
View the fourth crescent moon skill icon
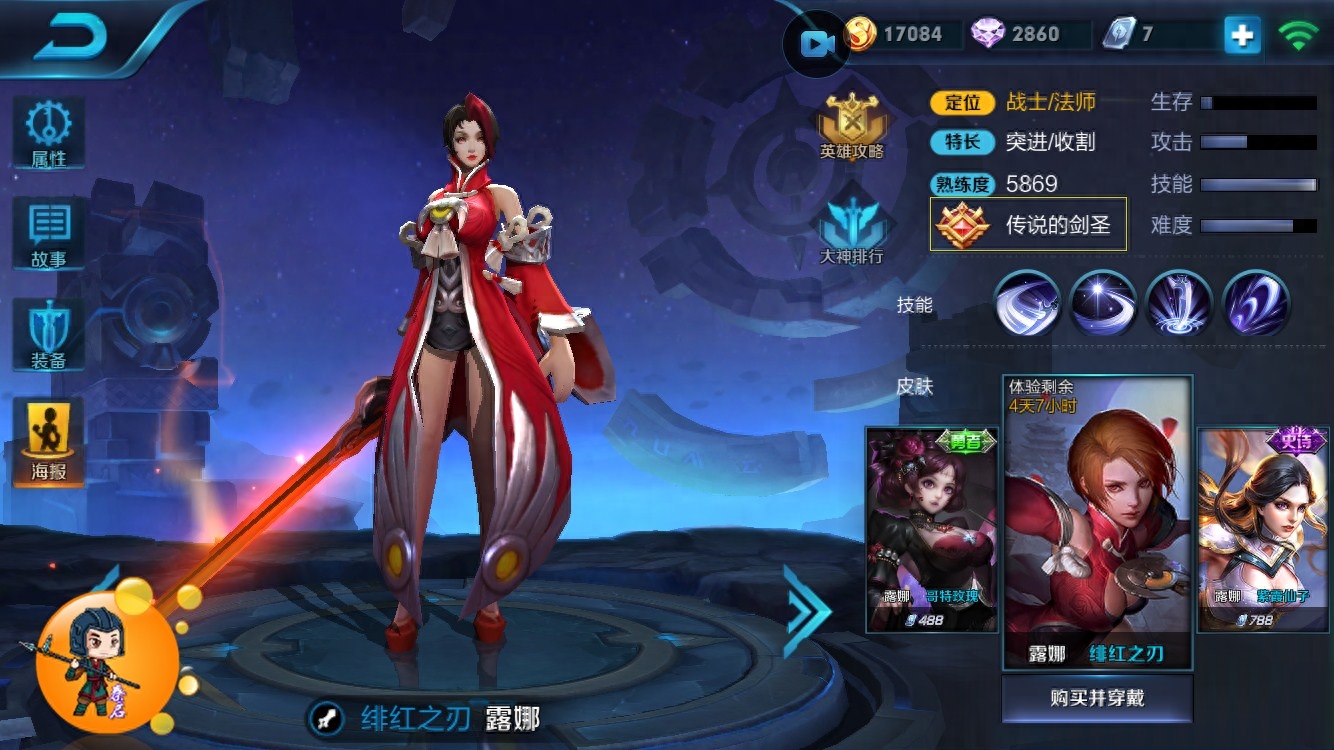pyautogui.click(x=1256, y=303)
